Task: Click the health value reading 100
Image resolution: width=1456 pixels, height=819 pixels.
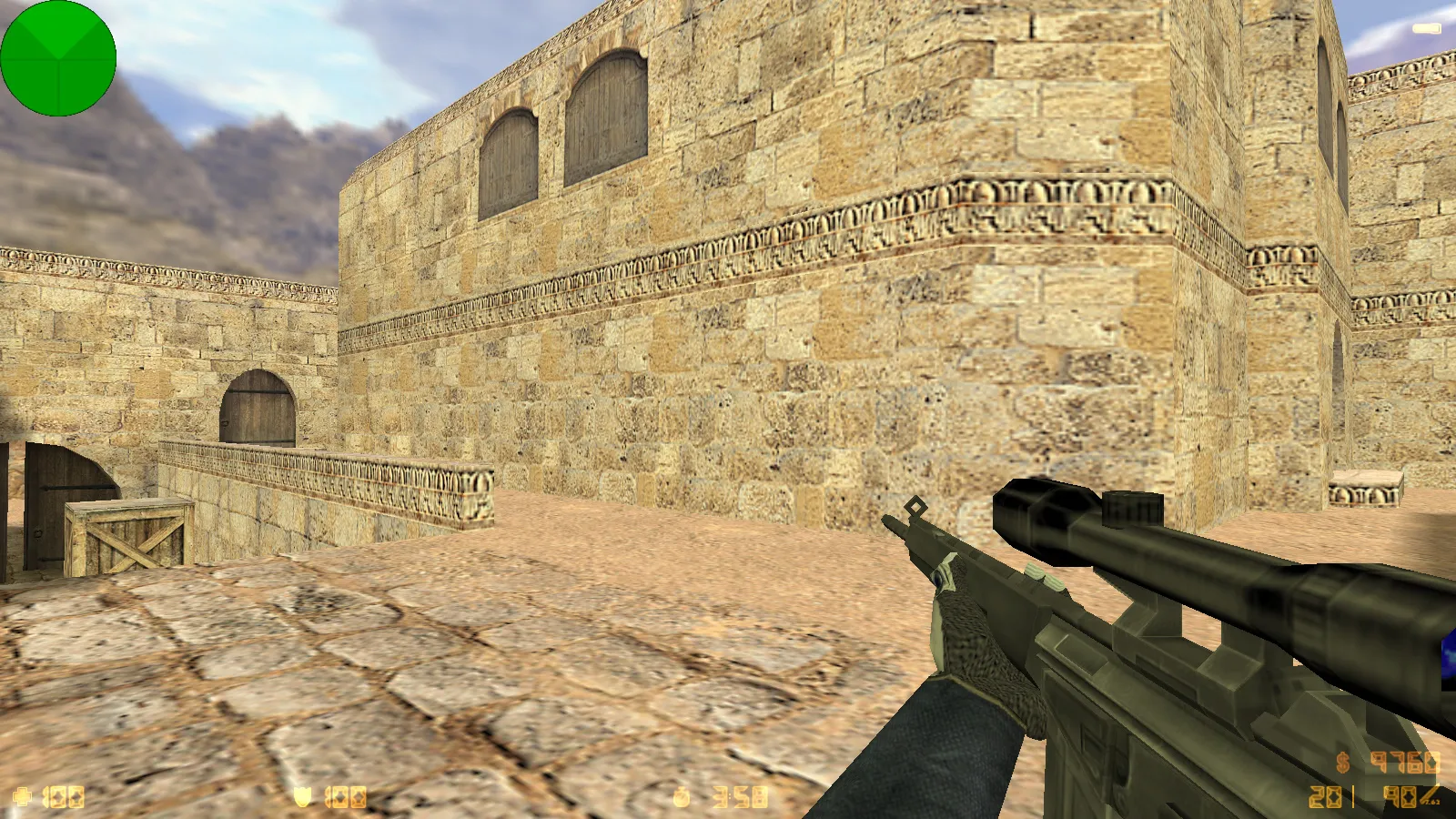Action: point(64,798)
